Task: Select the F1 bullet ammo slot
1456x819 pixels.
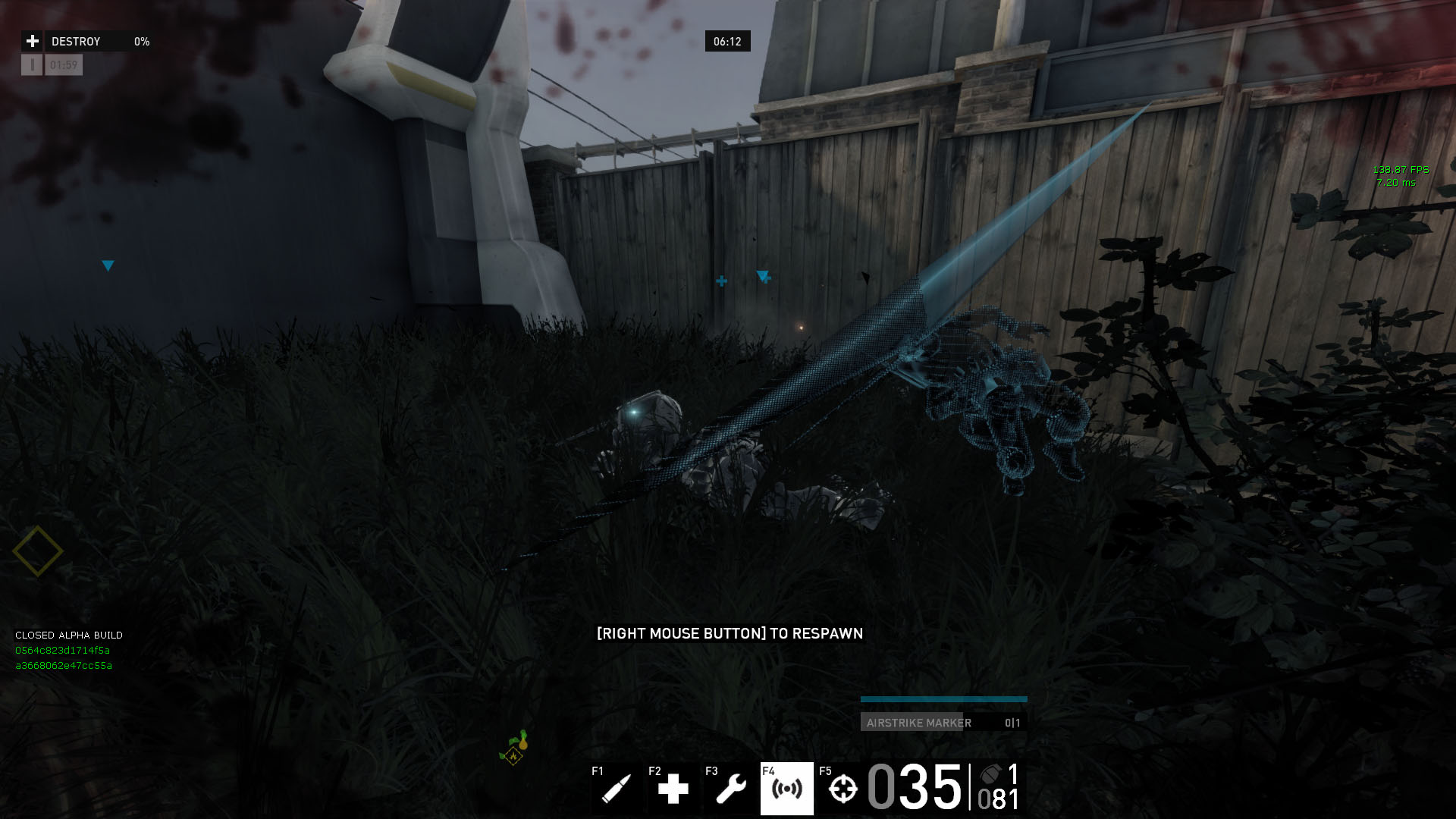Action: (616, 789)
